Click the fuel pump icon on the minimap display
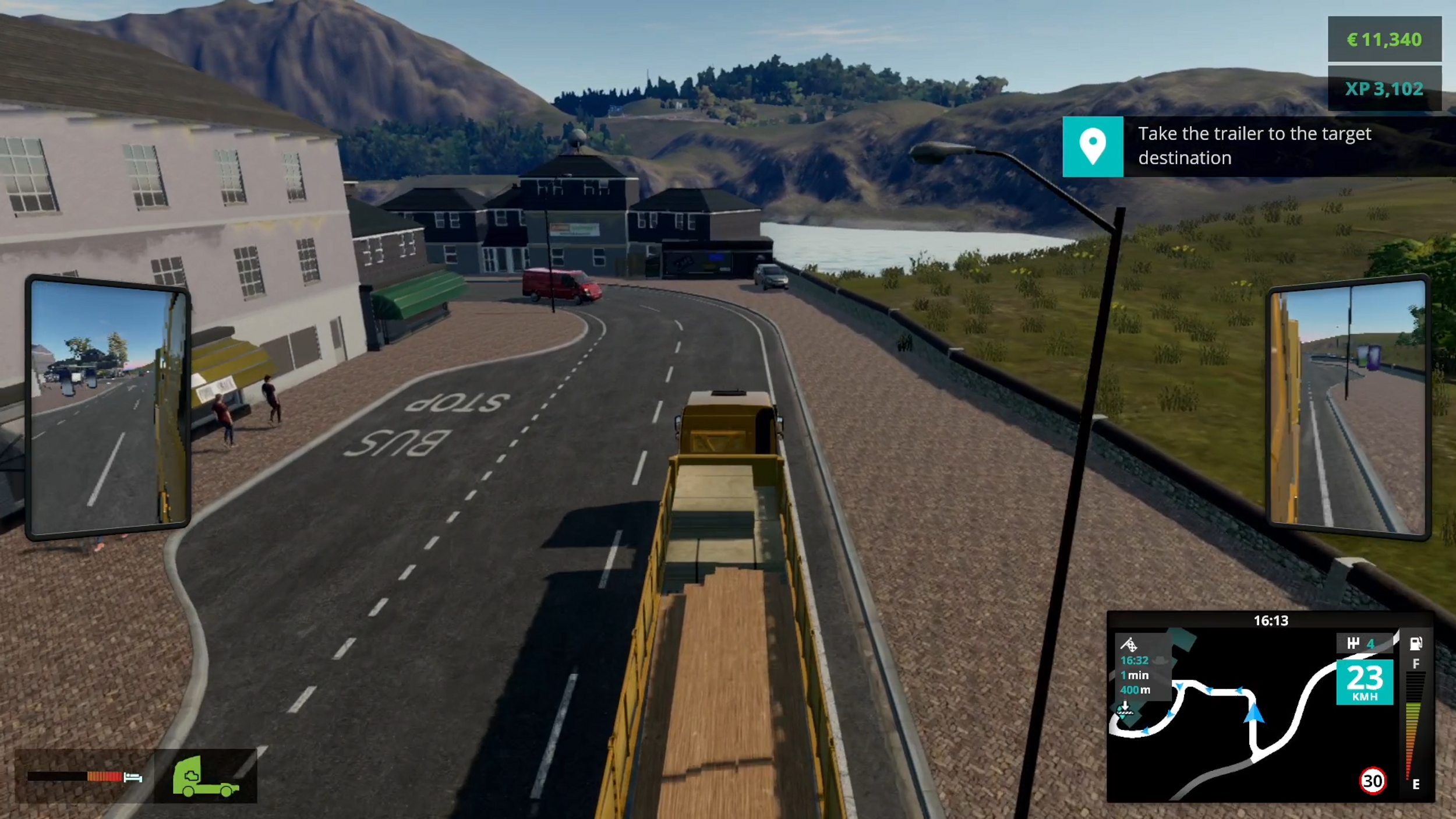Image resolution: width=1456 pixels, height=819 pixels. pos(1416,644)
